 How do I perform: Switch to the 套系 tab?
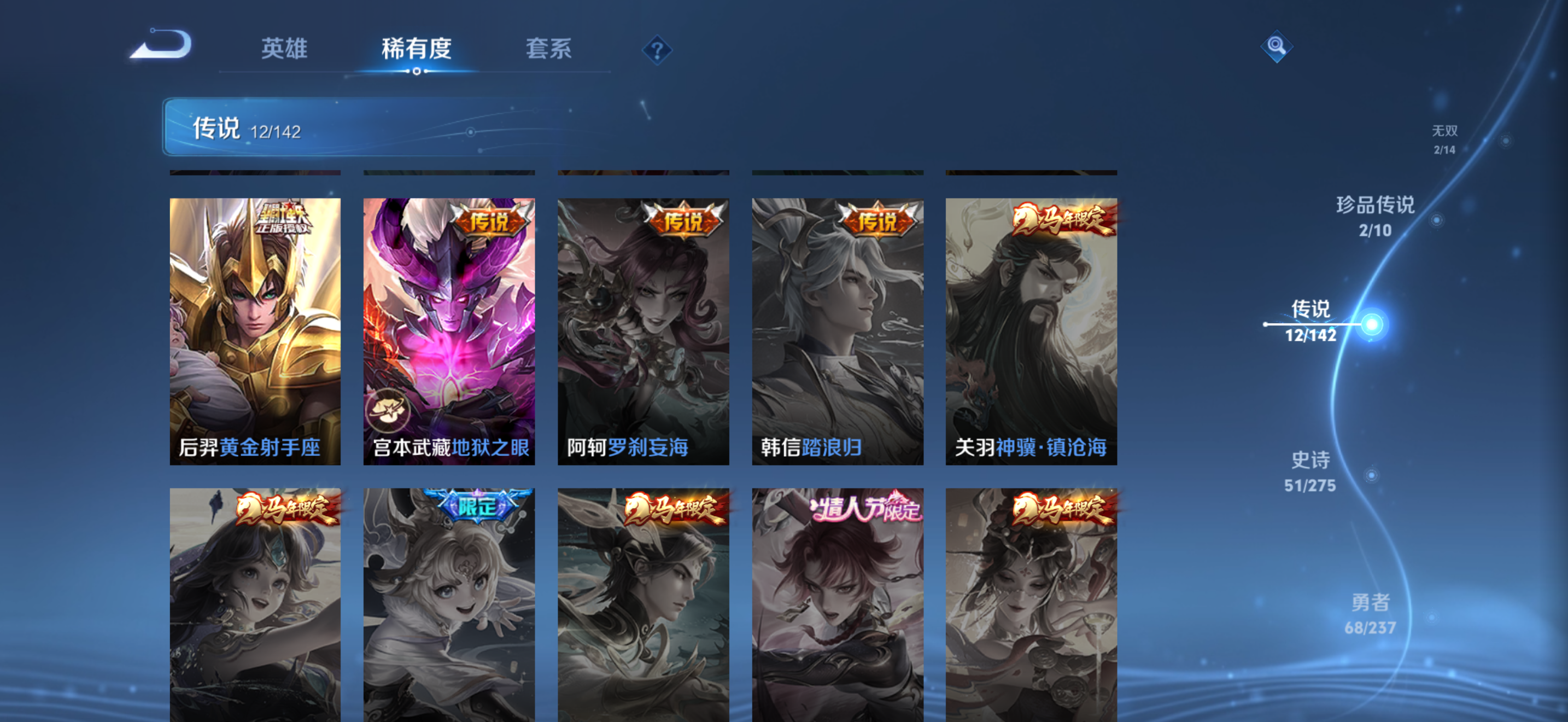pos(549,50)
